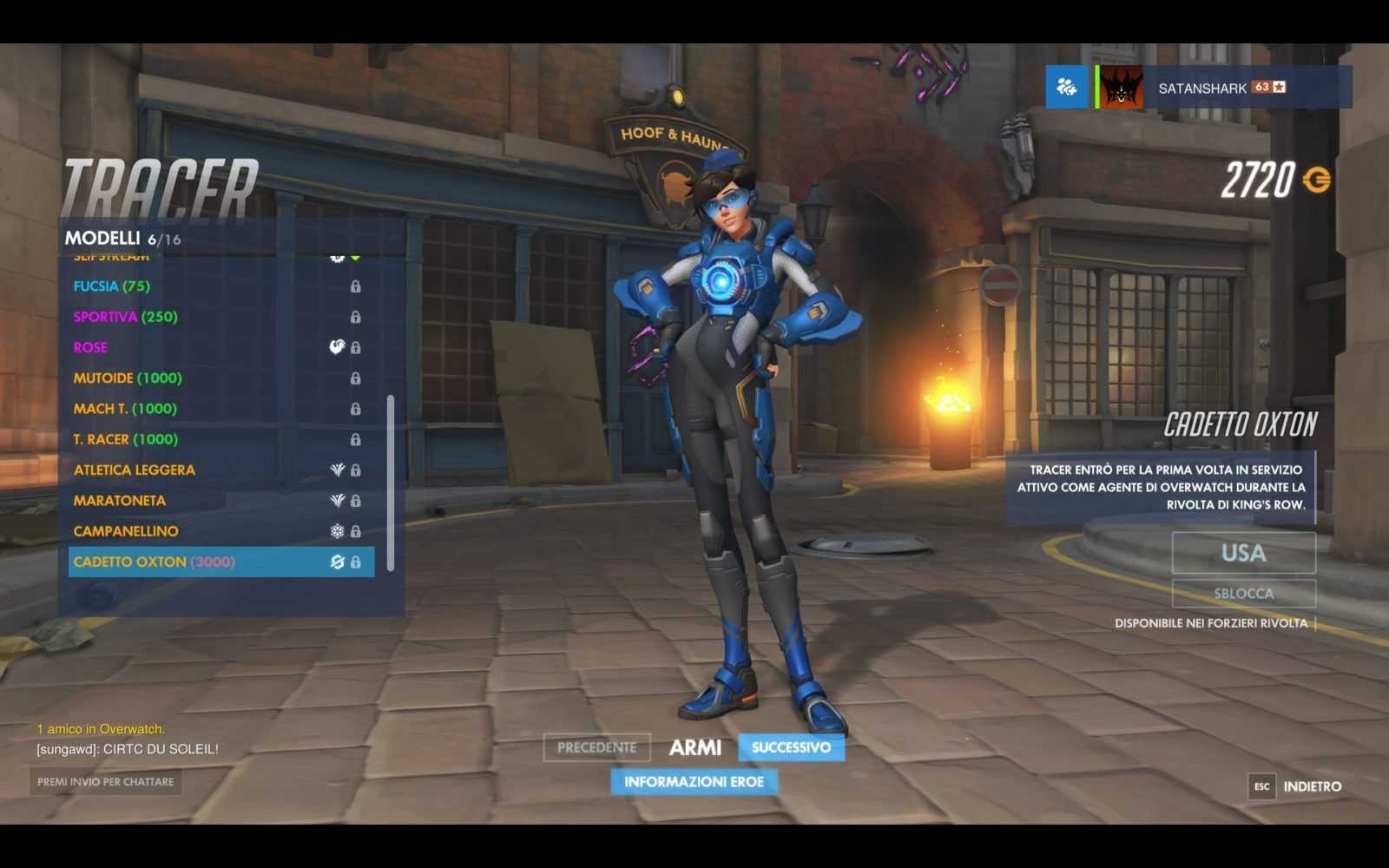Screen dimensions: 1389x868
Task: Click the USA equip button
Action: [x=1243, y=553]
